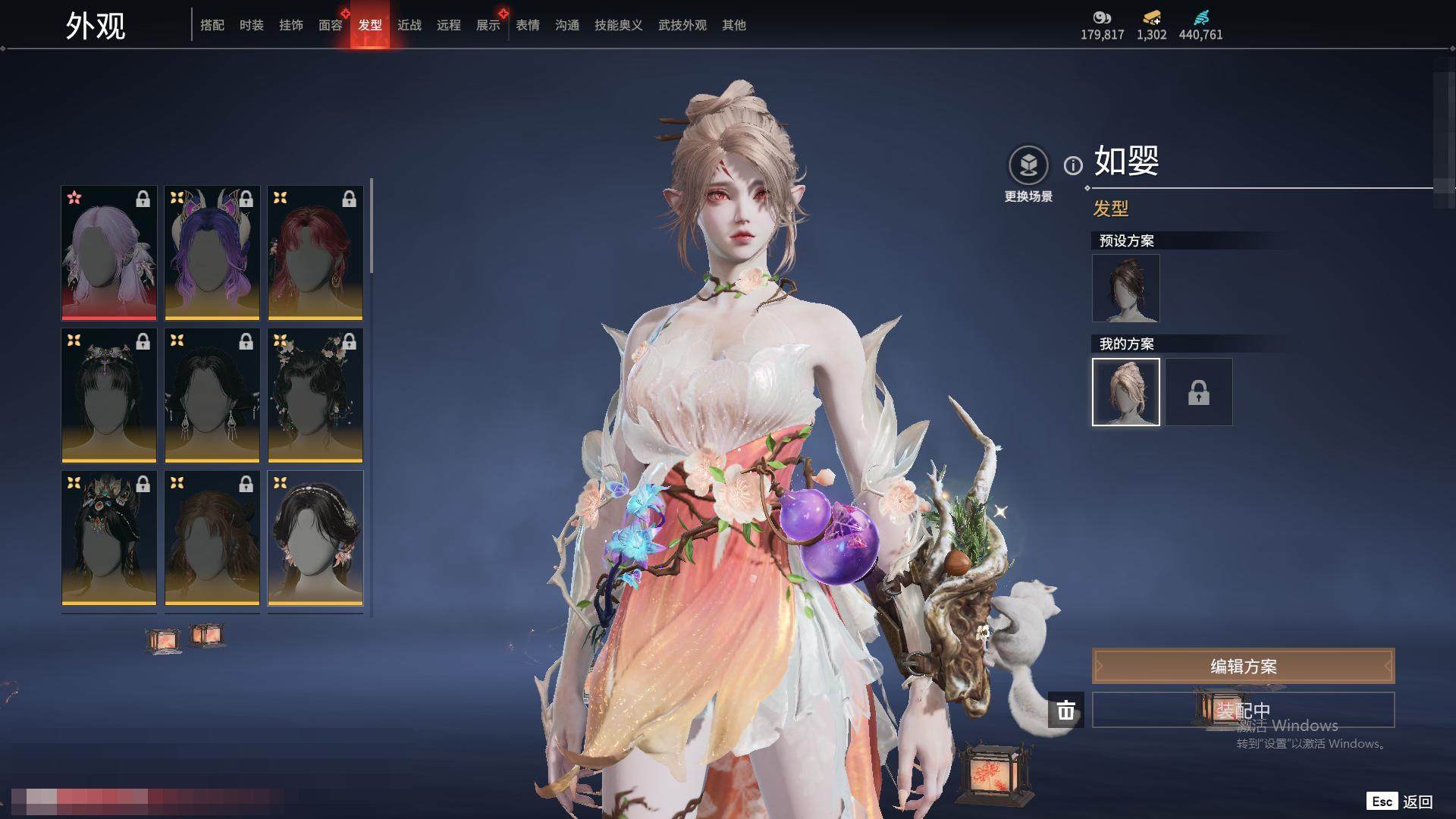
Task: Click the trash can delete button
Action: coord(1065,710)
